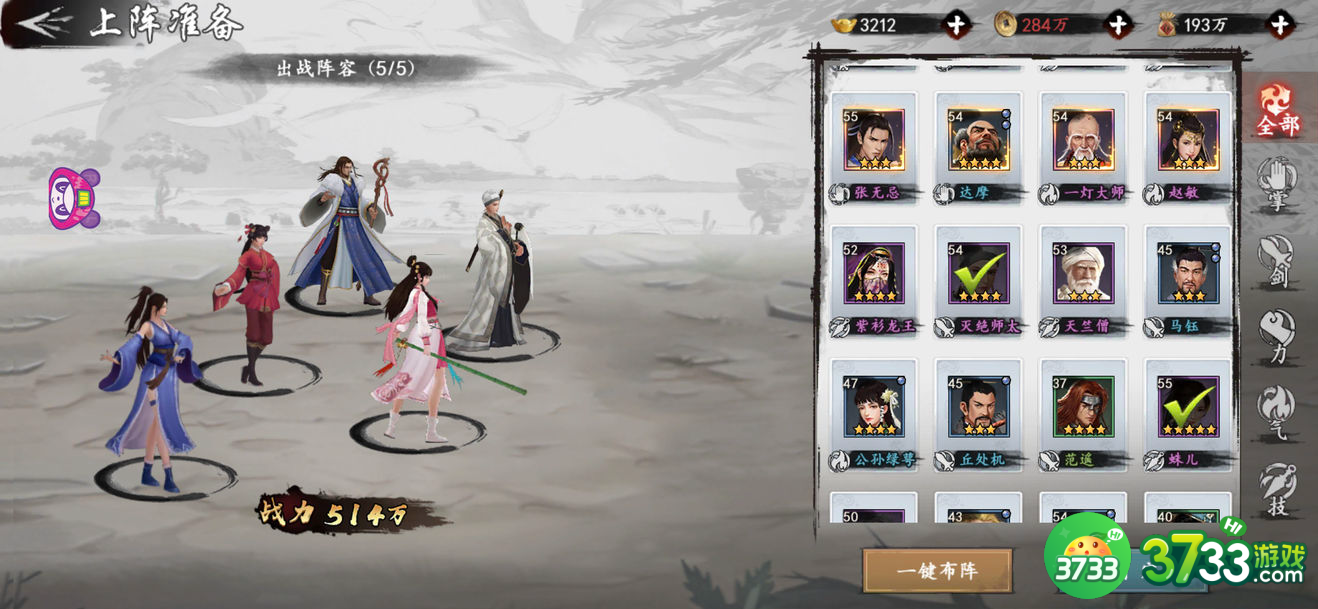Filter heroes by 掌 type
1318x609 pixels.
(x=1277, y=184)
